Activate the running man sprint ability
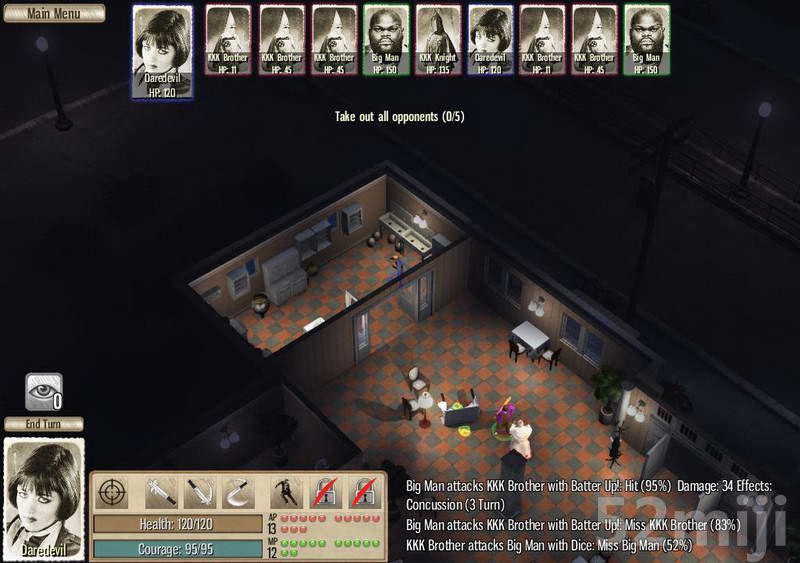The height and width of the screenshot is (563, 800). pyautogui.click(x=286, y=492)
